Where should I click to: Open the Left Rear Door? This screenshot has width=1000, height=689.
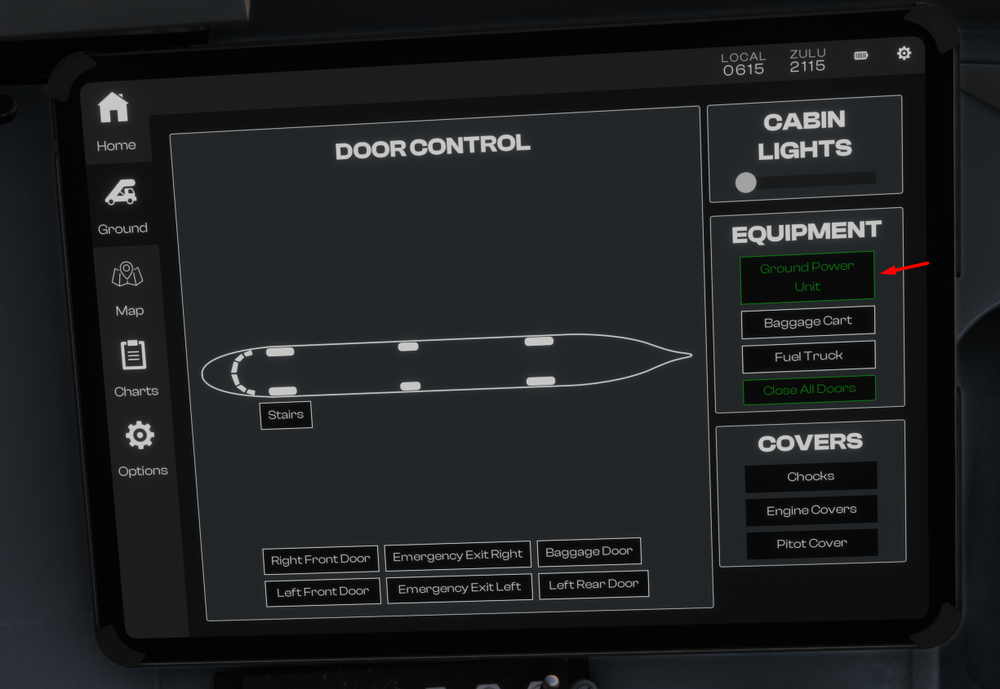pyautogui.click(x=594, y=584)
